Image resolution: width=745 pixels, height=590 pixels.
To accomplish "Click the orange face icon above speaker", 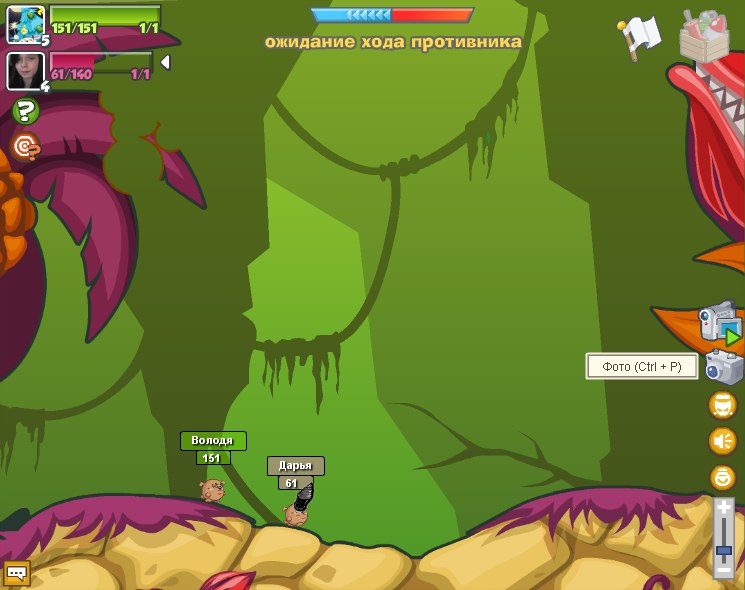I will pos(722,405).
